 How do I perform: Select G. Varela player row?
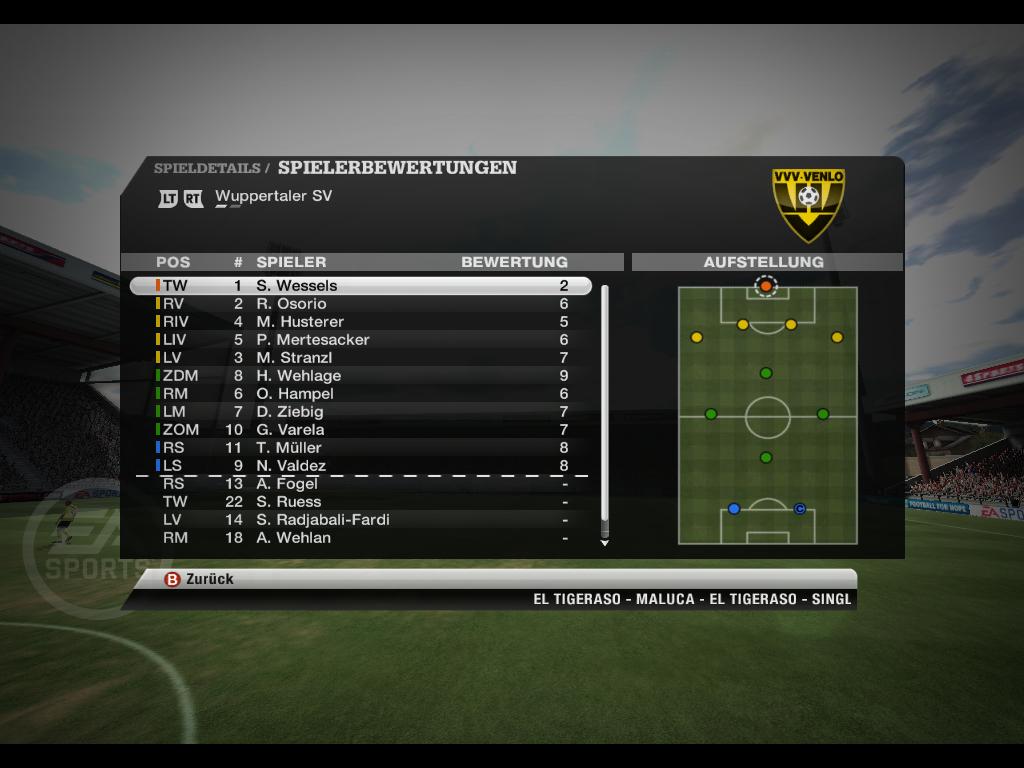tap(360, 430)
